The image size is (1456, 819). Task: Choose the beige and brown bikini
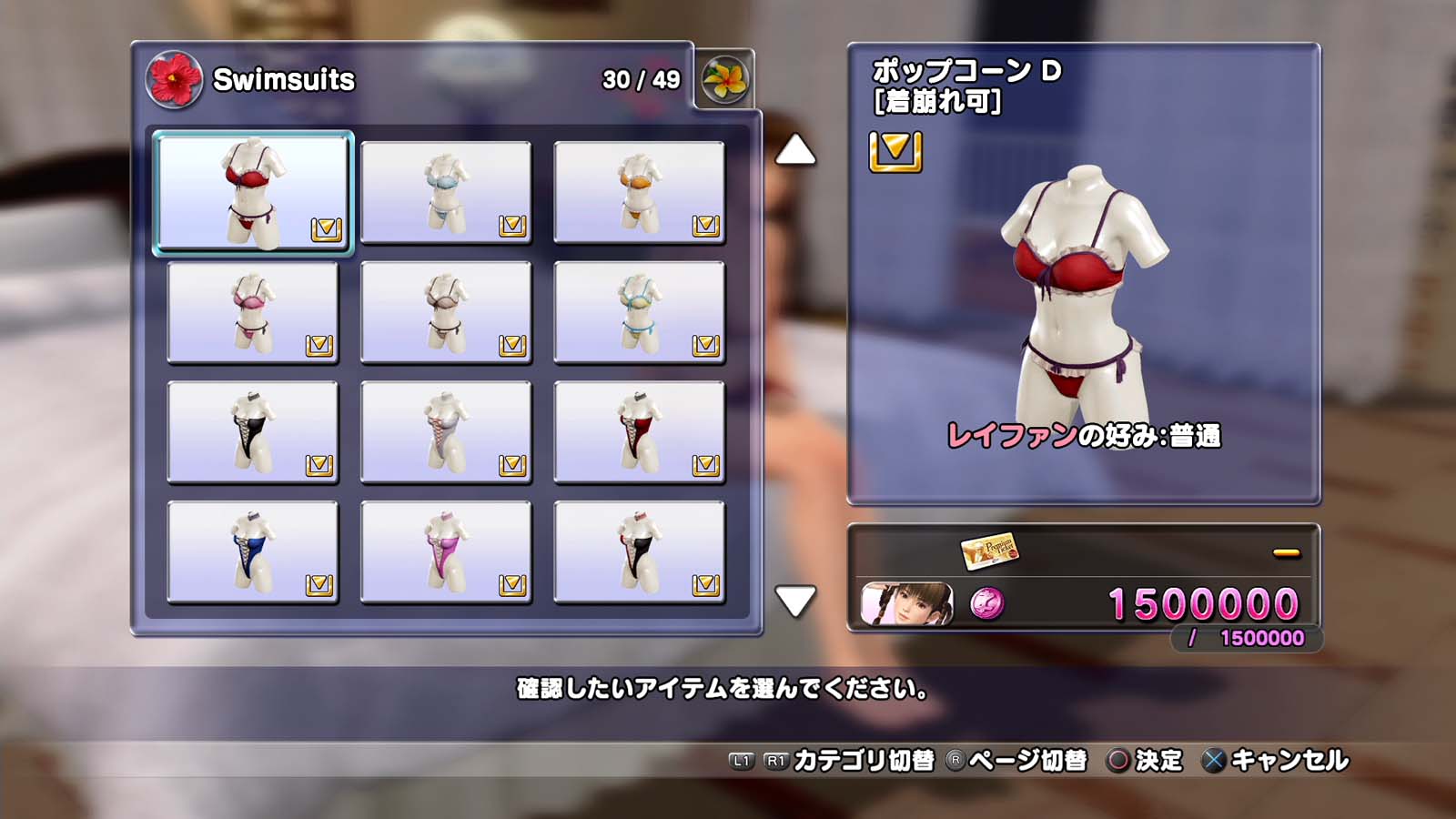click(x=446, y=312)
